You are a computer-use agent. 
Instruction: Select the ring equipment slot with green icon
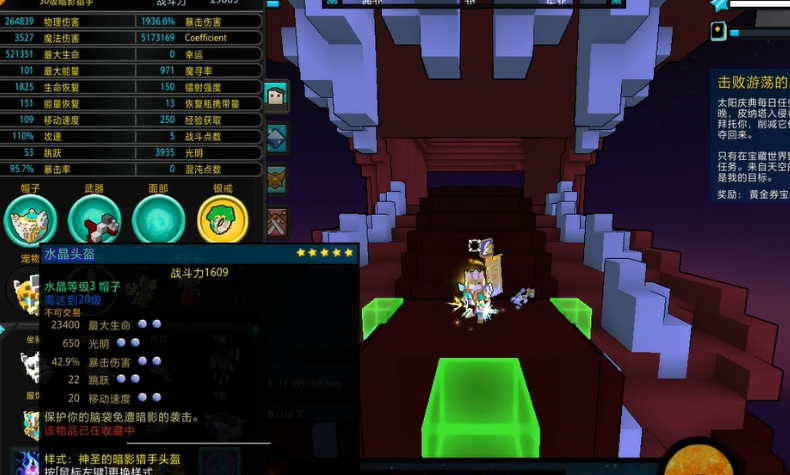222,219
